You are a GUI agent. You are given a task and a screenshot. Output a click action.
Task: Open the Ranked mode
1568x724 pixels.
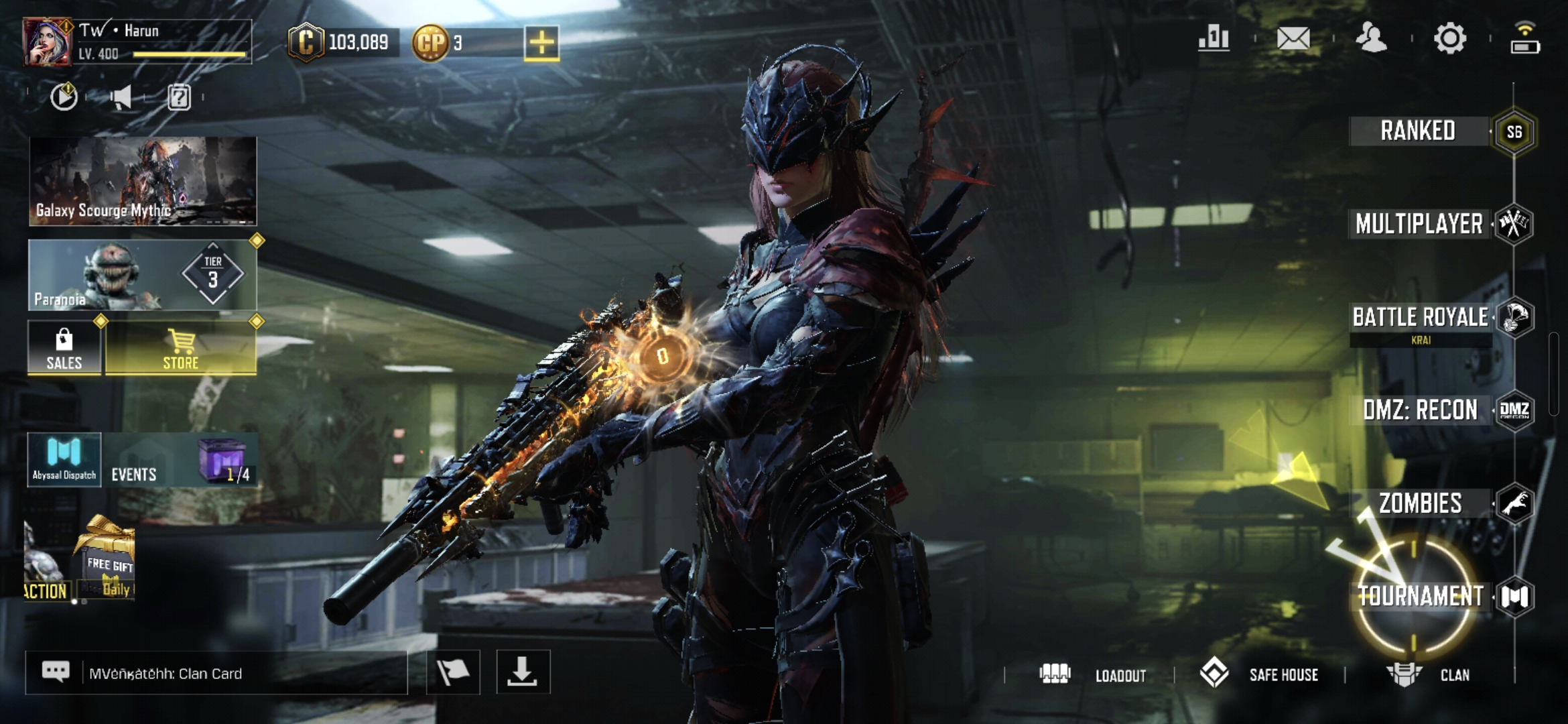[1418, 131]
